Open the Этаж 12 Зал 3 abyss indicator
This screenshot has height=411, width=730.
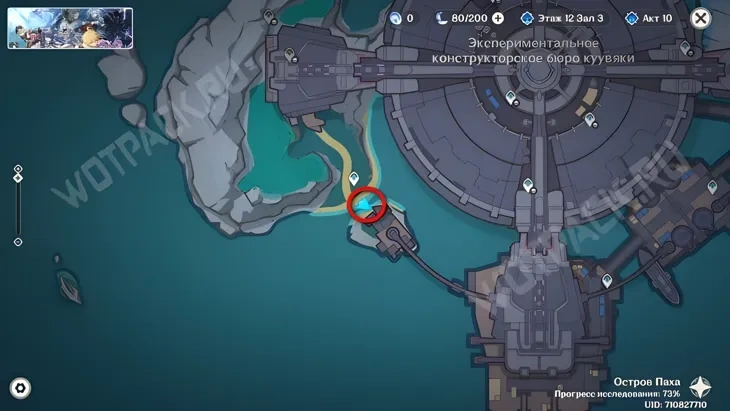[564, 18]
